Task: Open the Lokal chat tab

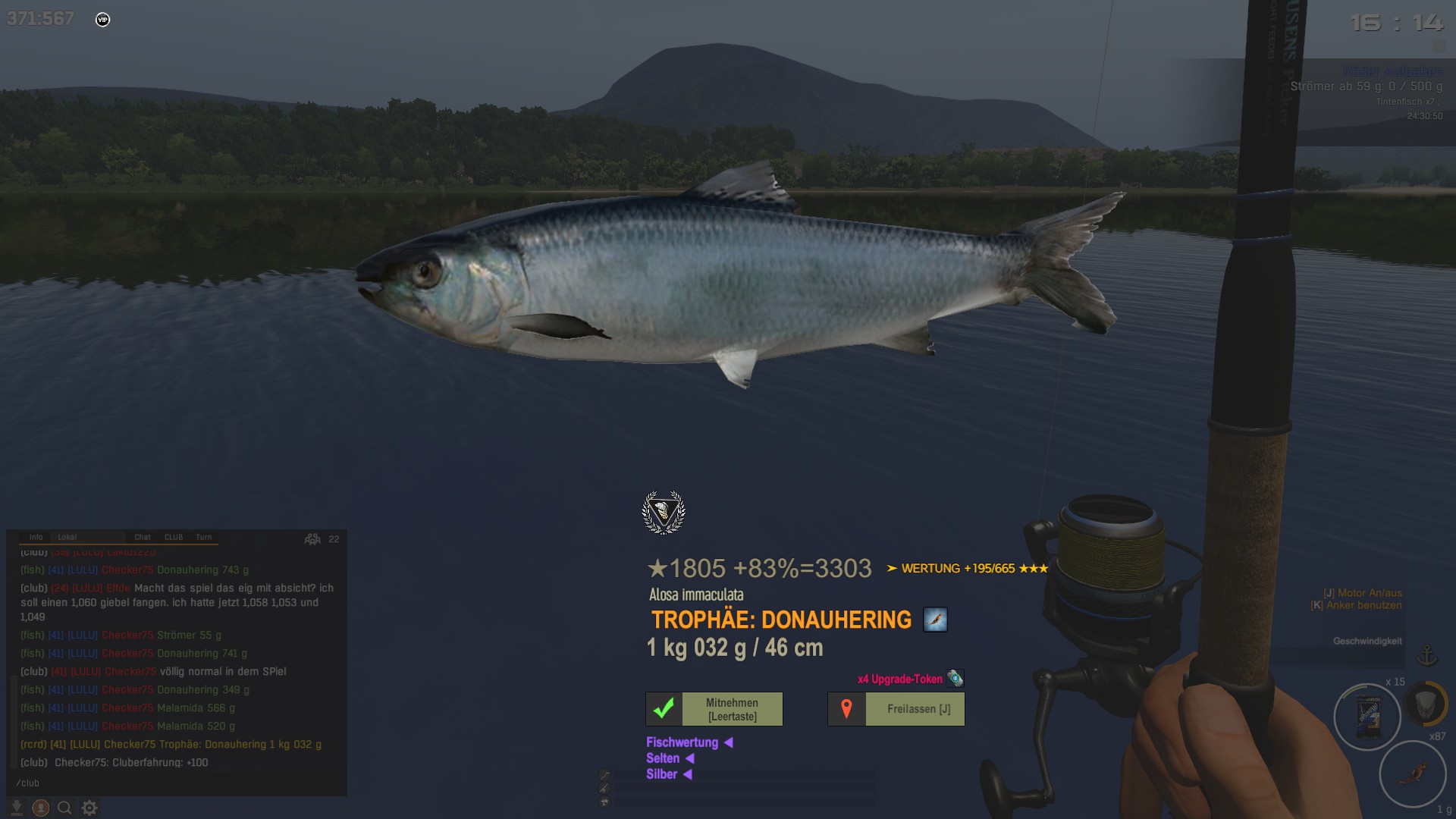Action: (x=67, y=537)
